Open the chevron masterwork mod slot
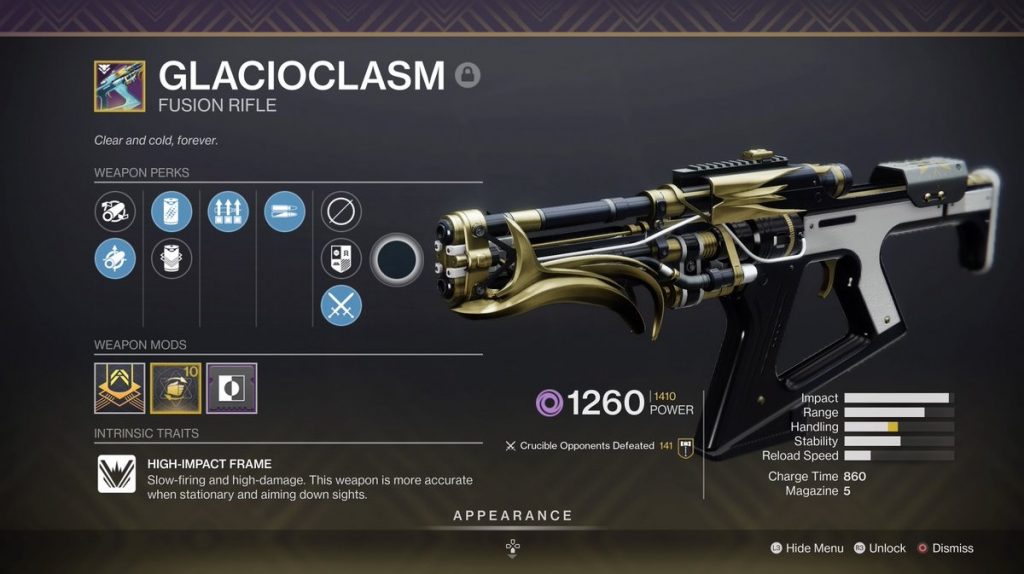Image resolution: width=1024 pixels, height=574 pixels. [119, 388]
